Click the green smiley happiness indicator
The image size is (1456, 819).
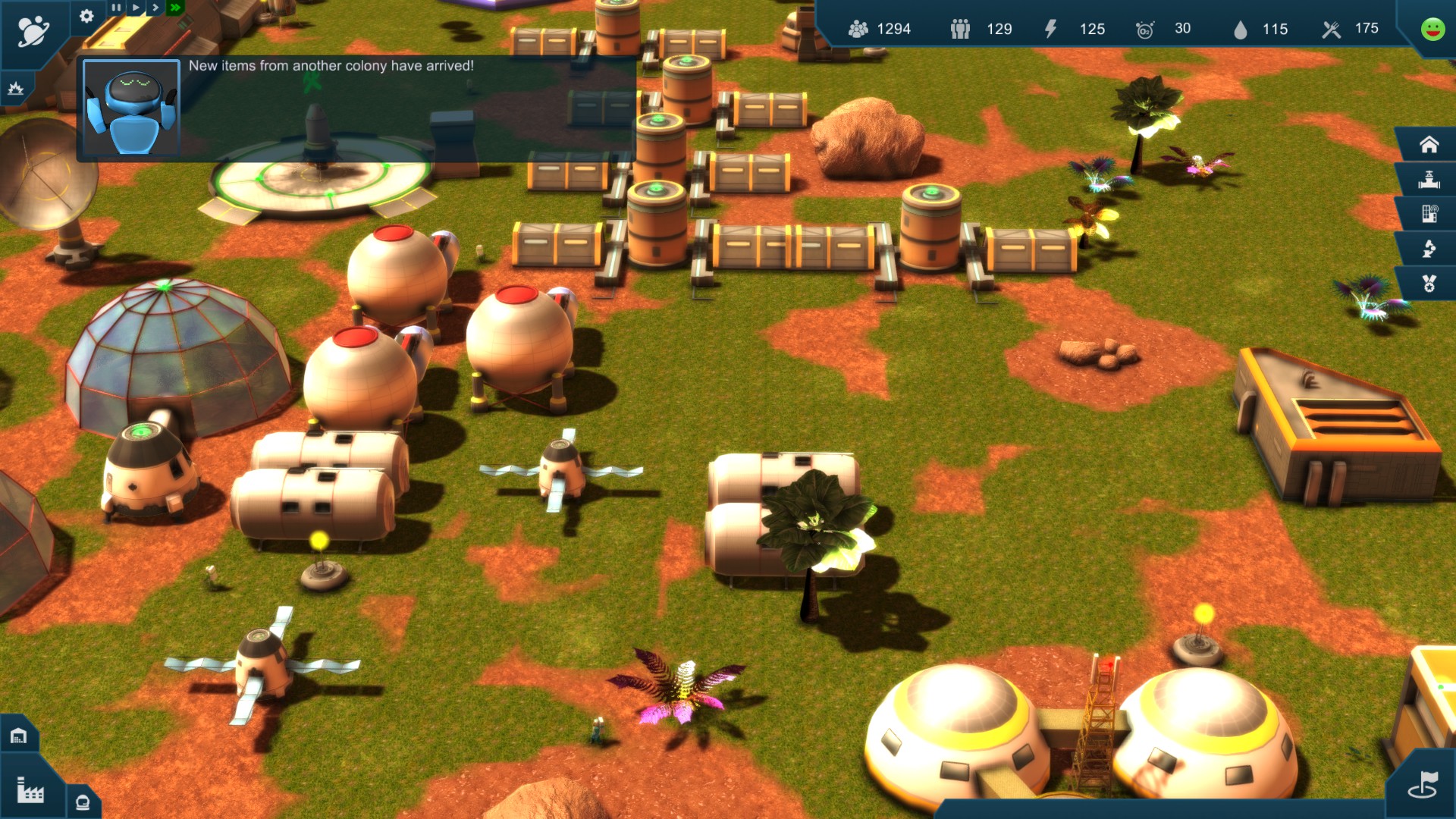pyautogui.click(x=1432, y=29)
